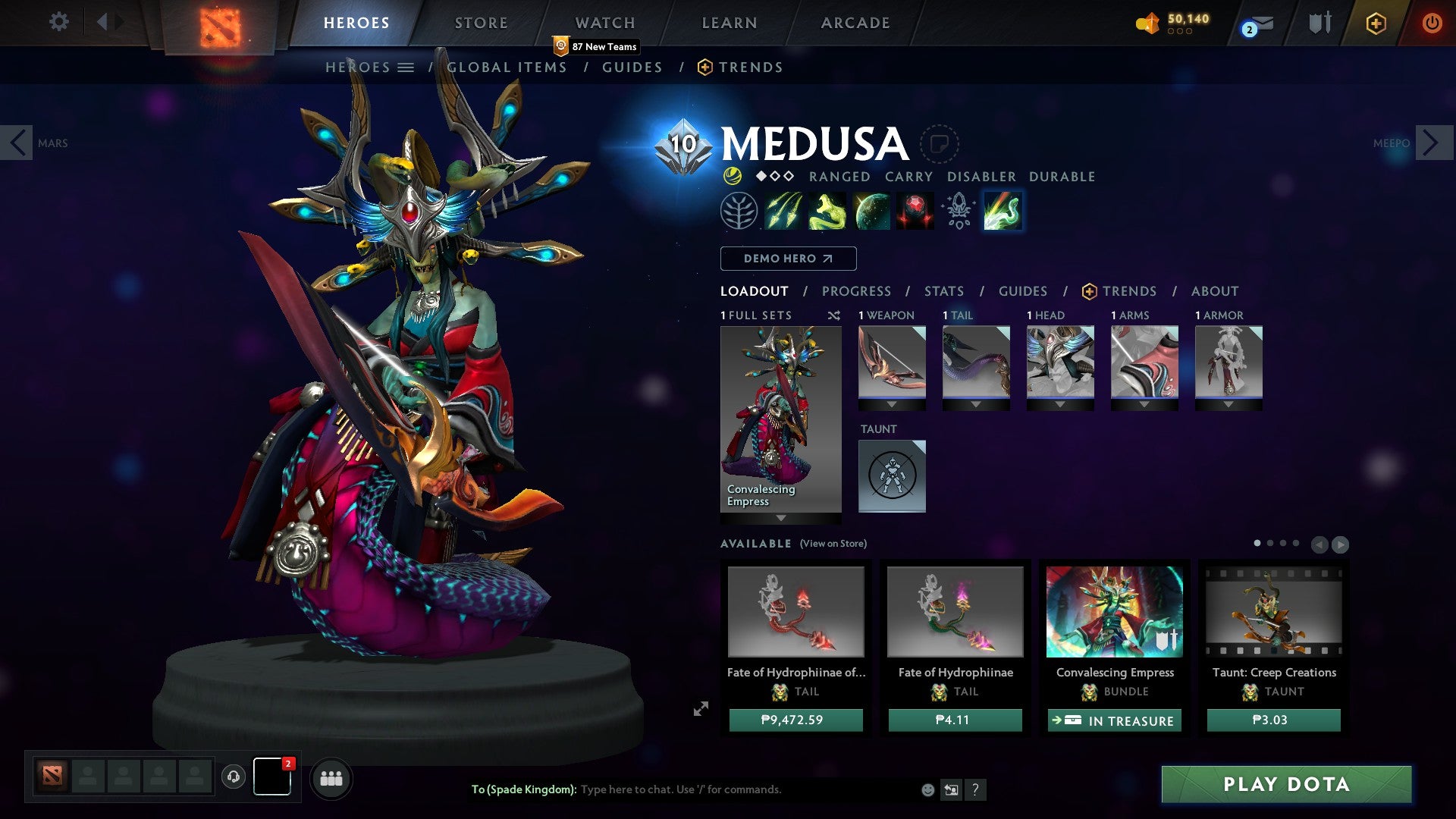The width and height of the screenshot is (1456, 819).
Task: Click the Dota Plus hexagon icon
Action: (1376, 24)
